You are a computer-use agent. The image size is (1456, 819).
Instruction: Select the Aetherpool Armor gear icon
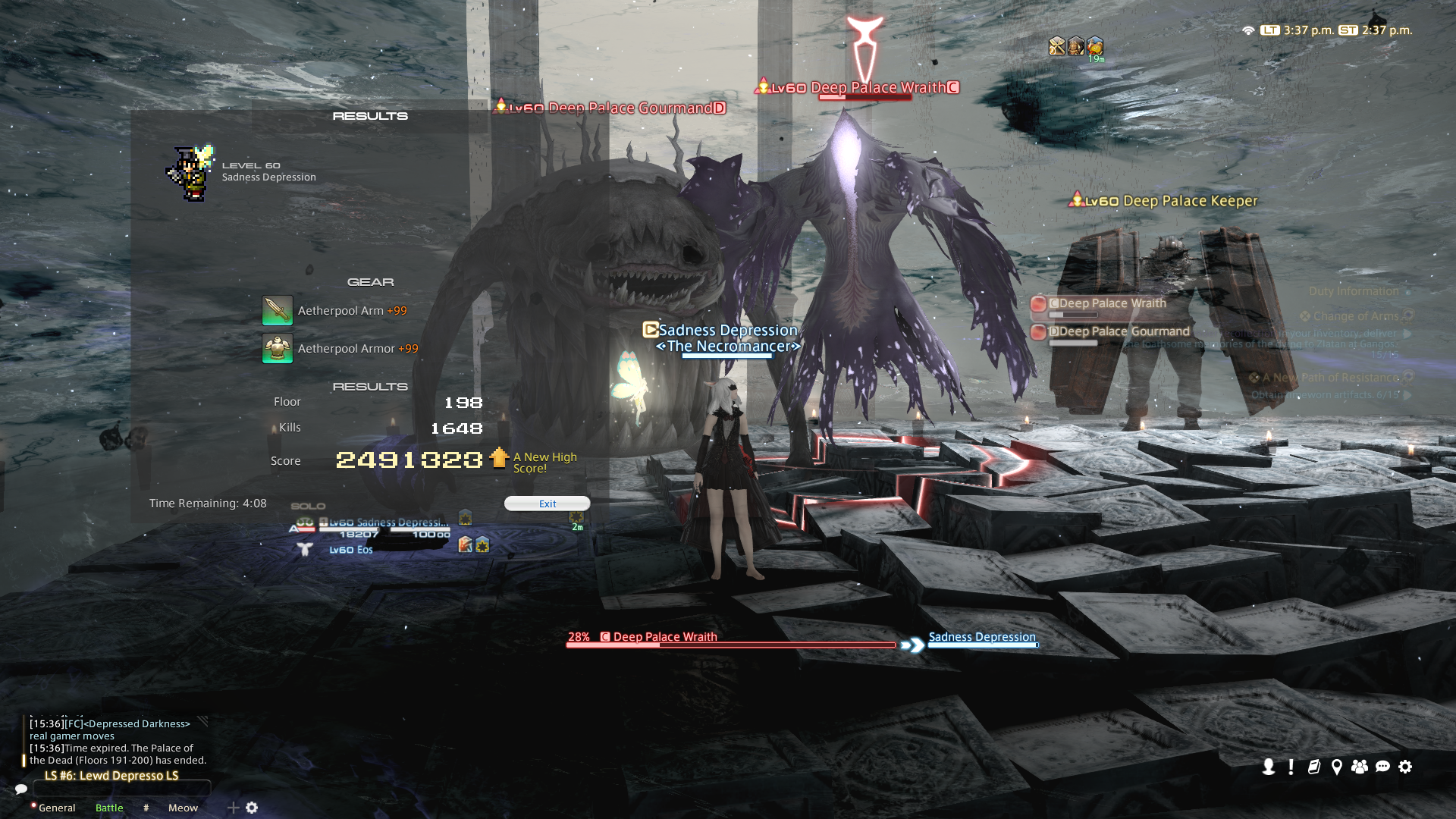click(x=277, y=349)
